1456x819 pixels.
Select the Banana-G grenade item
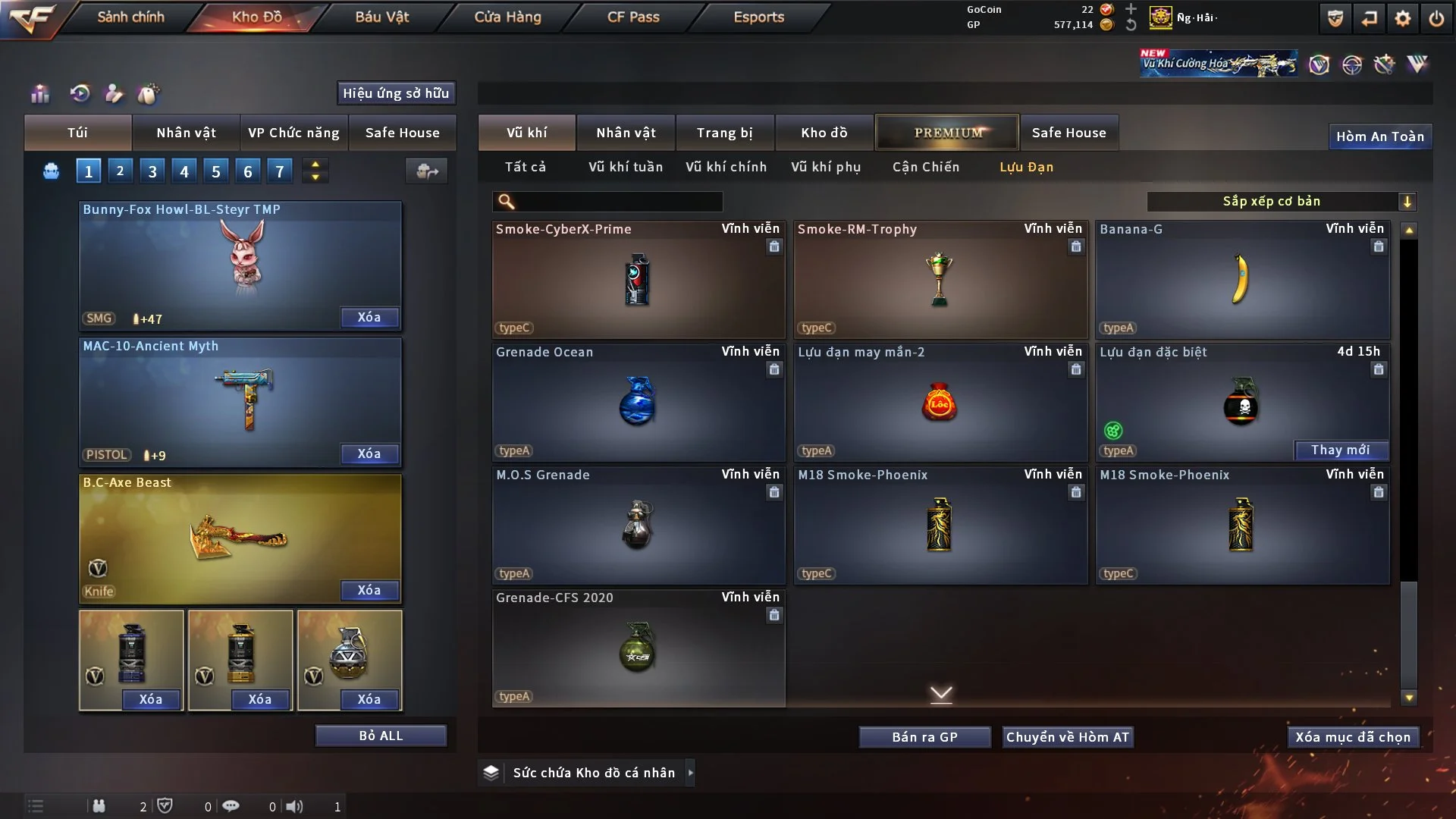pos(1242,279)
